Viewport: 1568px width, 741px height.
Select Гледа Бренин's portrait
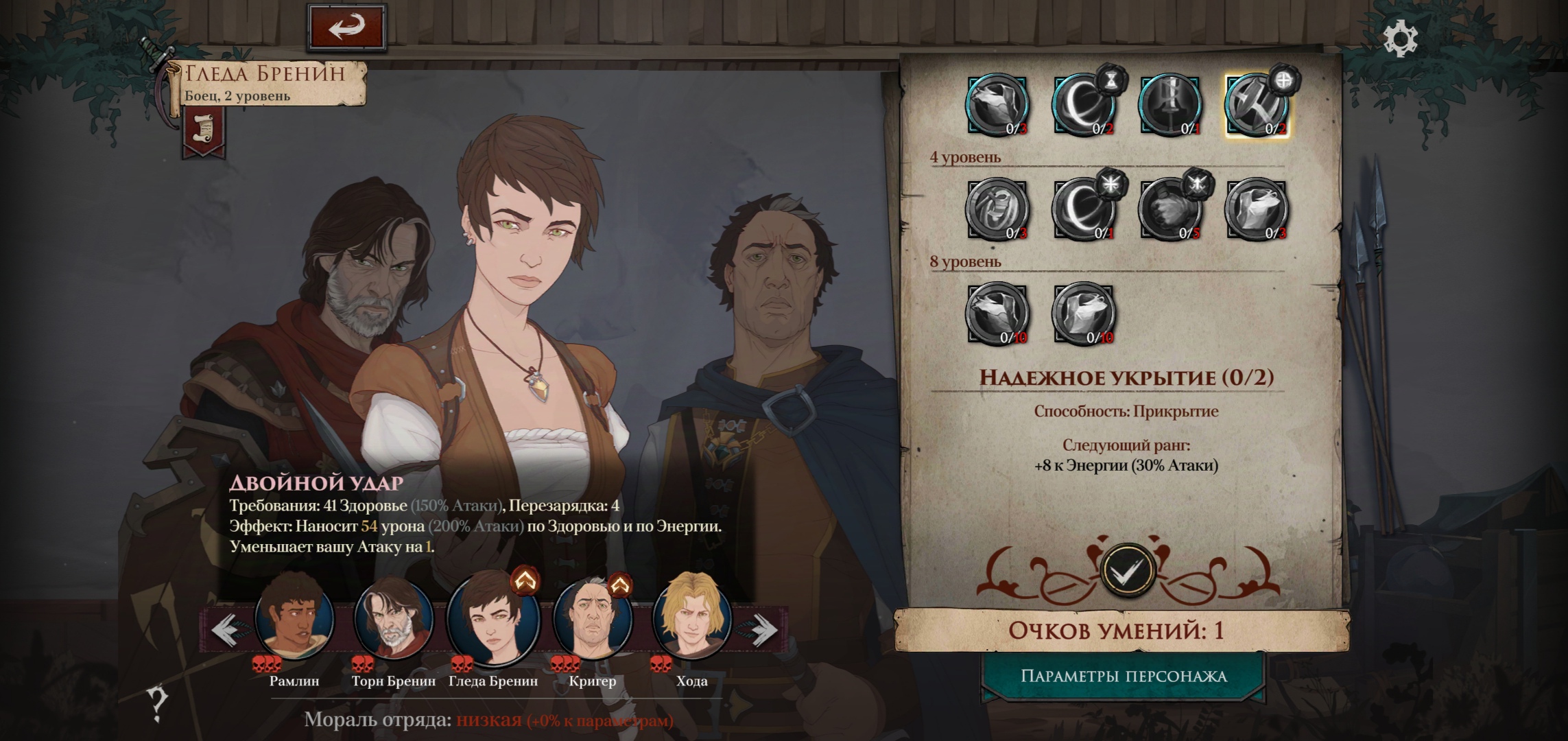coord(492,617)
